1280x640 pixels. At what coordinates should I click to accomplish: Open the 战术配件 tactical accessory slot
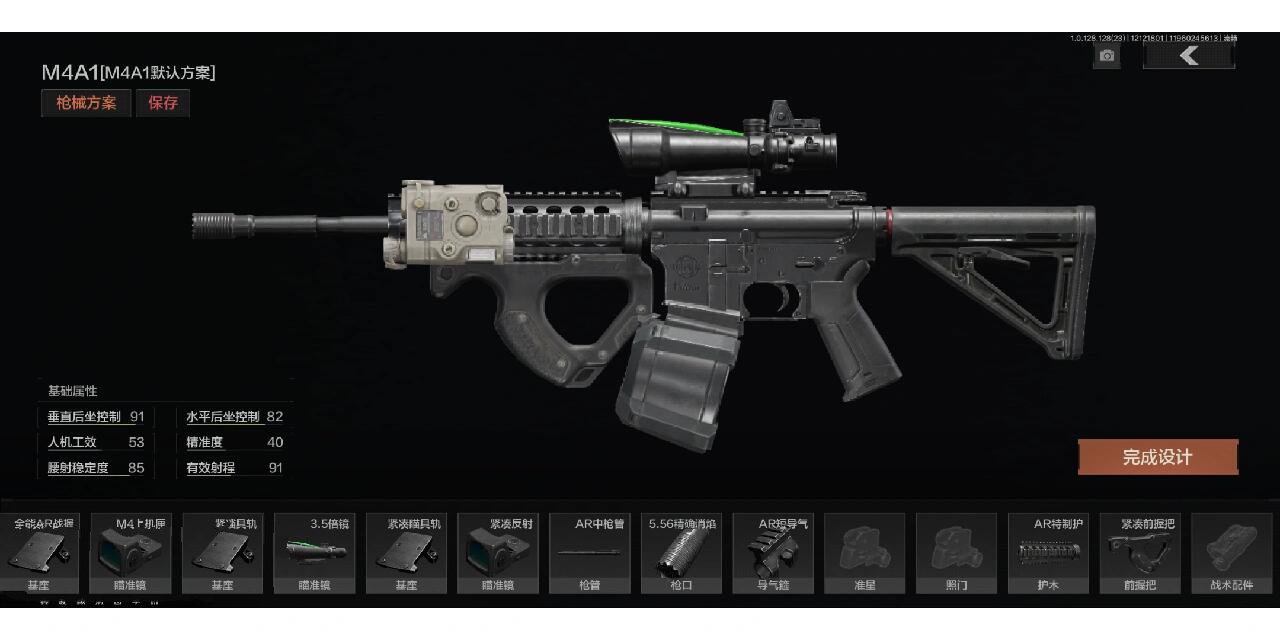pyautogui.click(x=1230, y=553)
